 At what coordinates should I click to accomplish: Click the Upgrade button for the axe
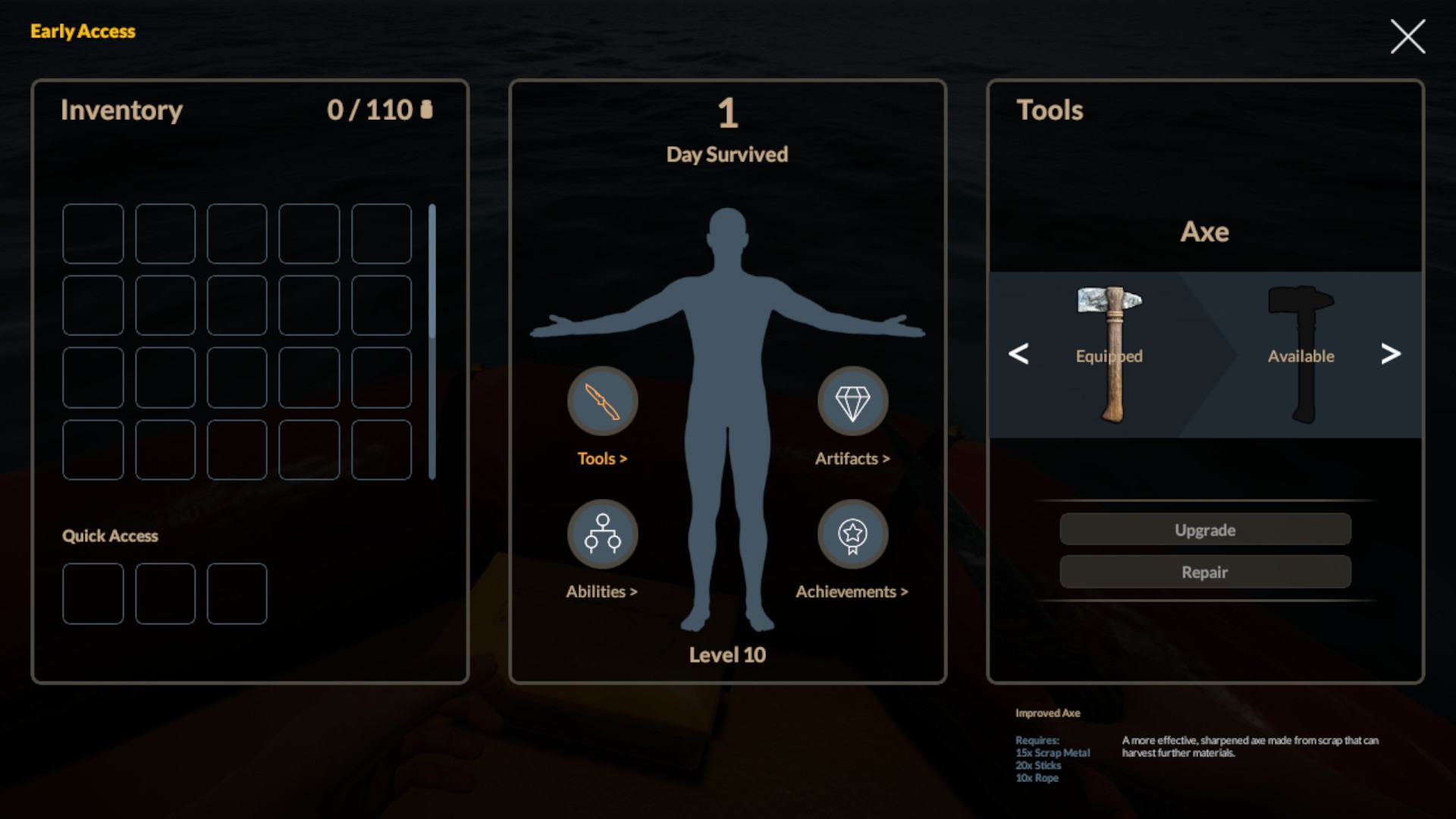pyautogui.click(x=1204, y=529)
